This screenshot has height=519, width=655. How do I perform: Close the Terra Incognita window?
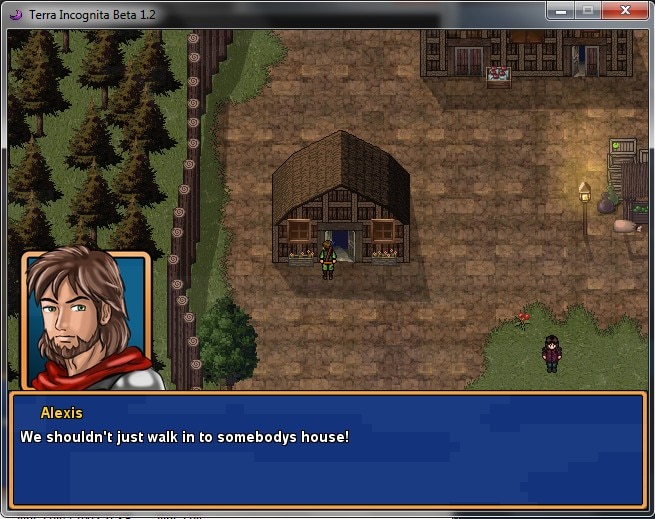[625, 10]
